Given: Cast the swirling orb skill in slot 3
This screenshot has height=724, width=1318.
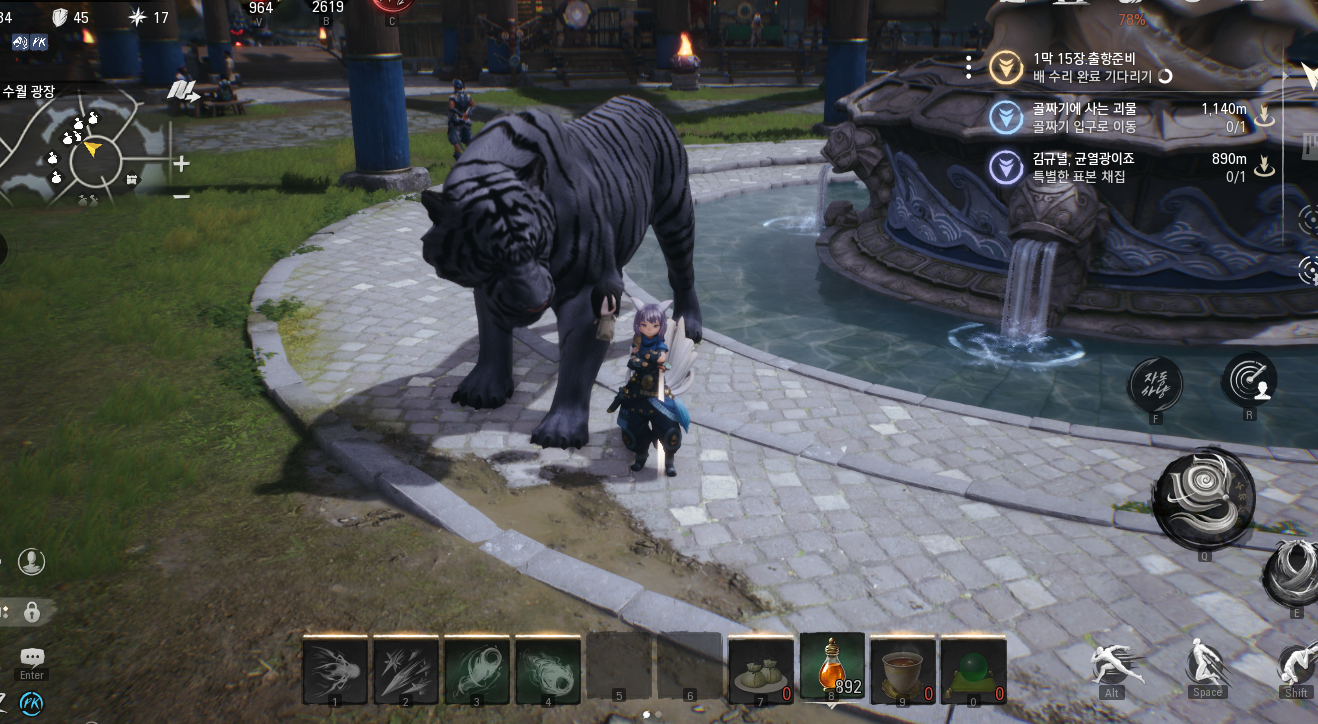Looking at the screenshot, I should pos(477,669).
